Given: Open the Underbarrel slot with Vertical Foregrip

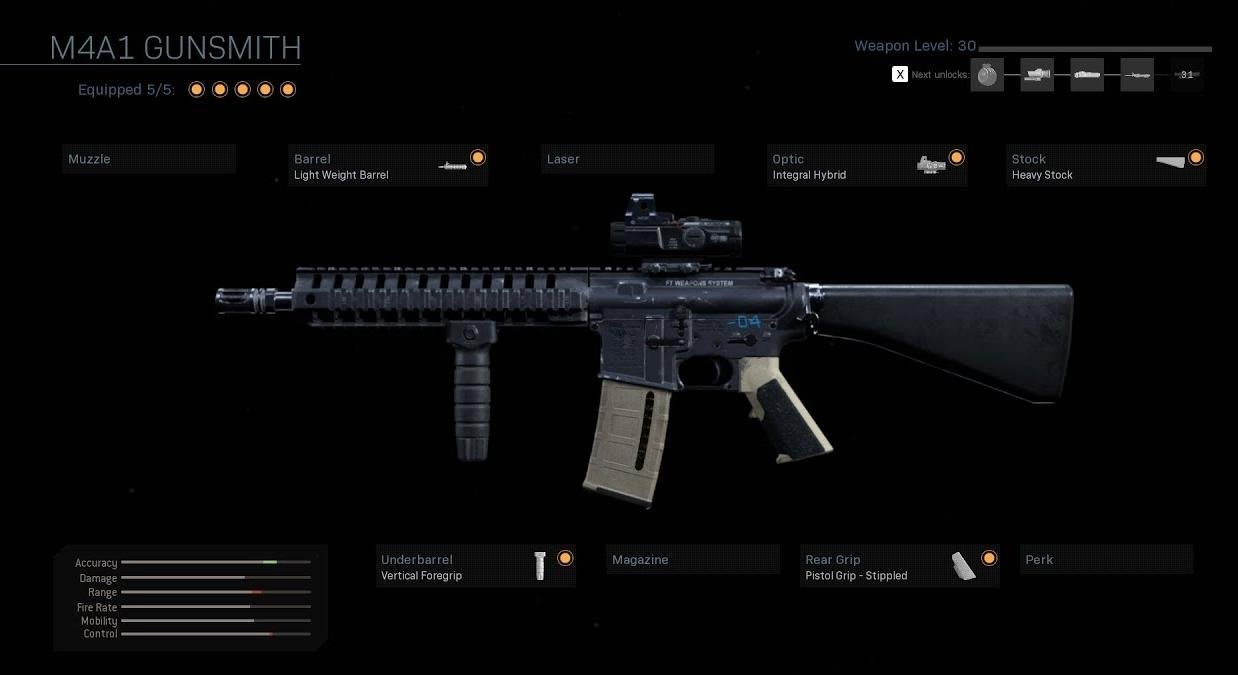Looking at the screenshot, I should (x=476, y=567).
